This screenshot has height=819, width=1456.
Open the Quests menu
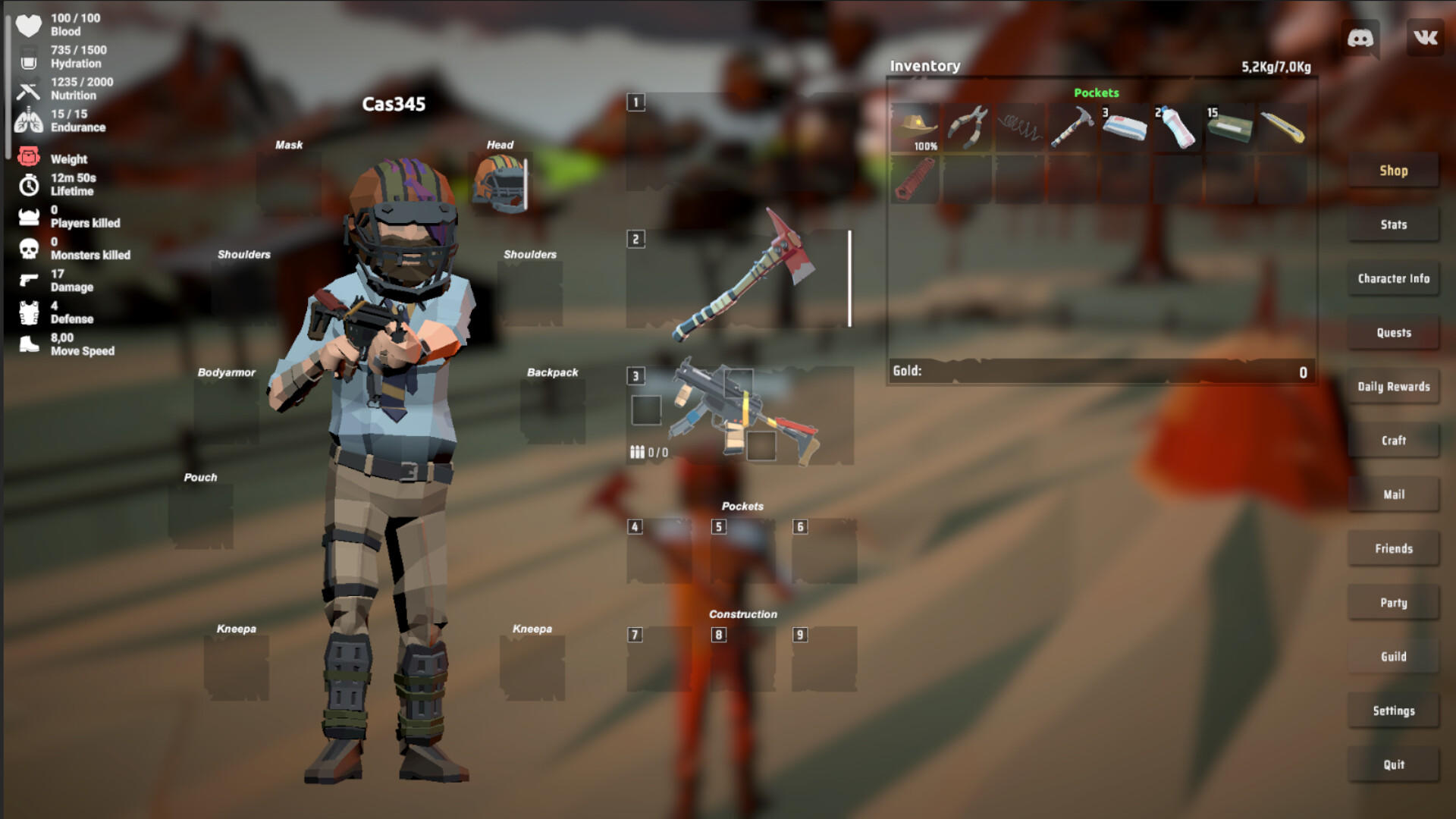pyautogui.click(x=1393, y=333)
